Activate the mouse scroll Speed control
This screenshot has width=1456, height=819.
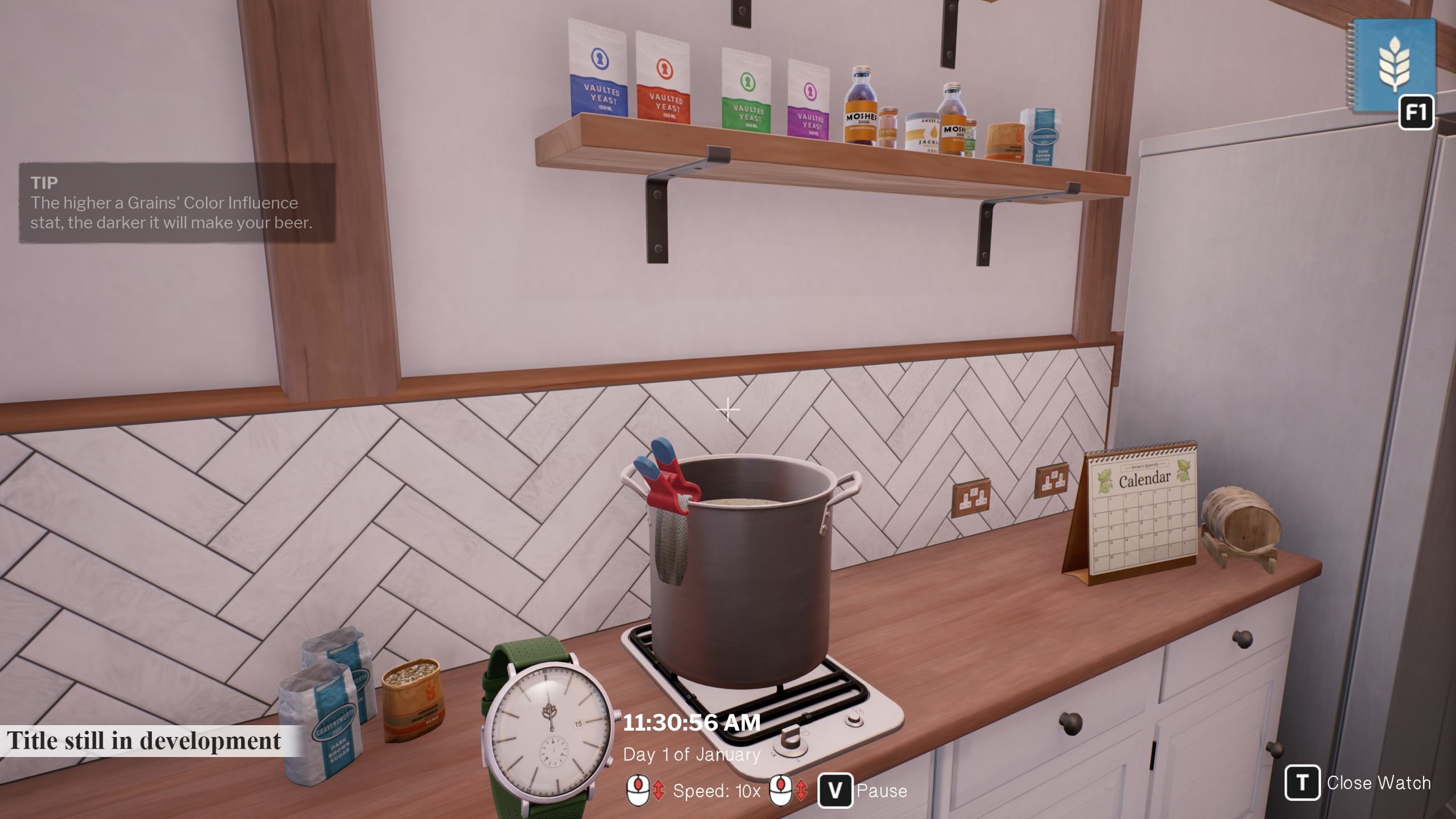pyautogui.click(x=639, y=791)
